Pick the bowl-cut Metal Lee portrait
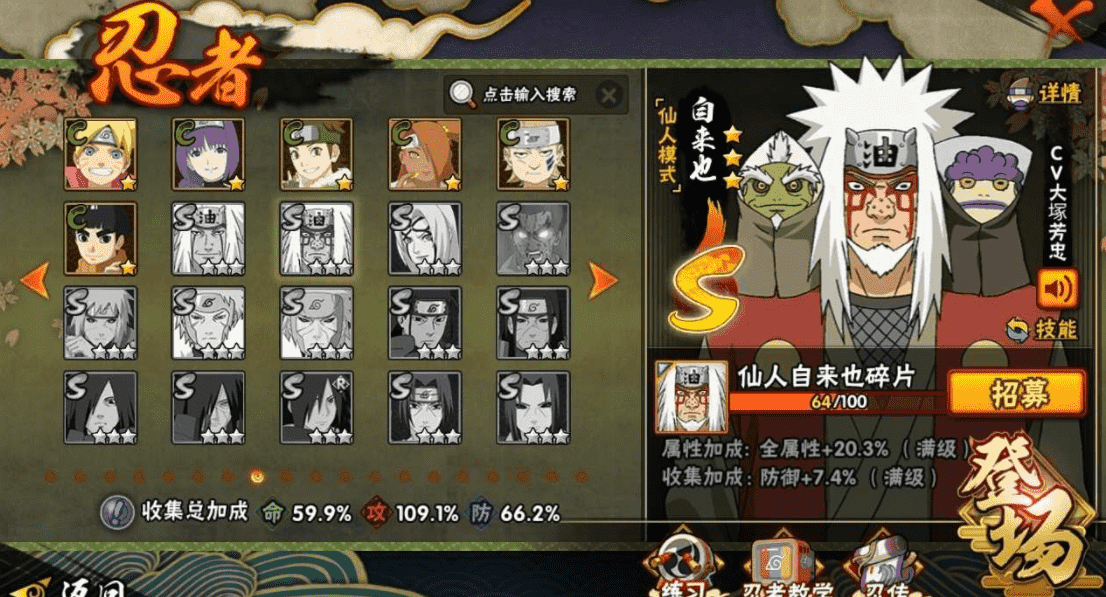The height and width of the screenshot is (597, 1106). click(x=101, y=238)
